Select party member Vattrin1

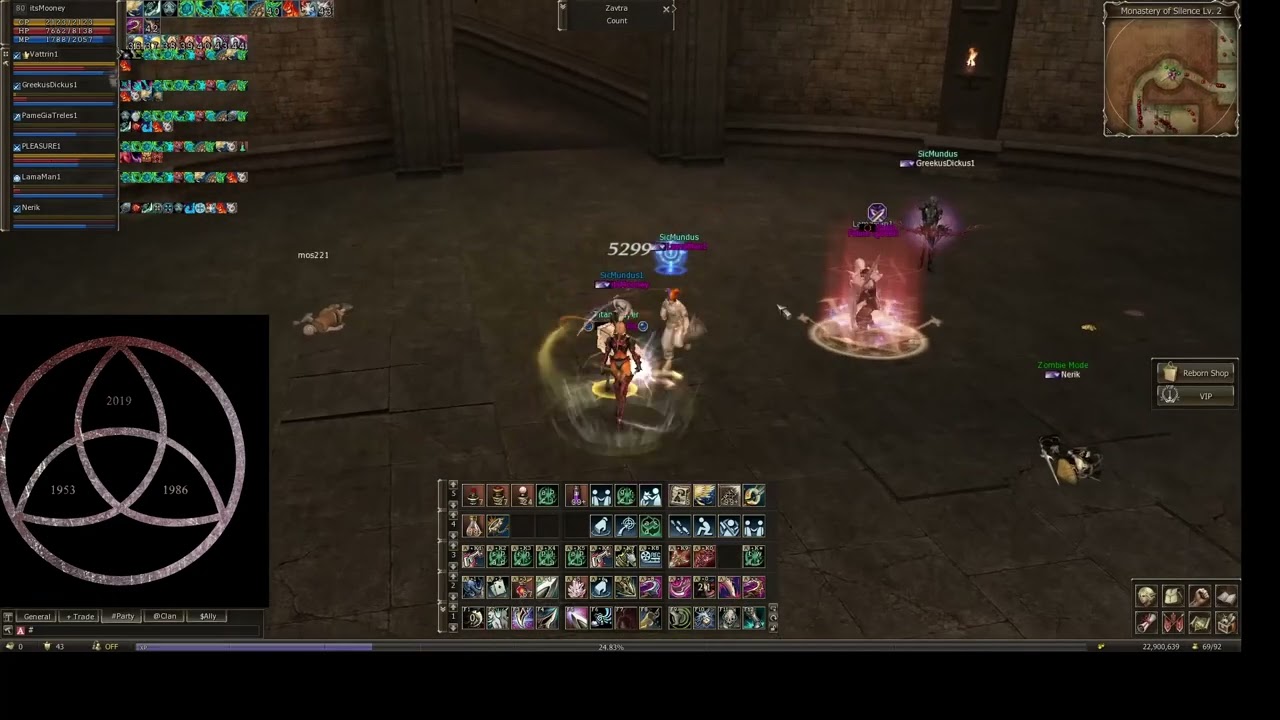coord(45,54)
